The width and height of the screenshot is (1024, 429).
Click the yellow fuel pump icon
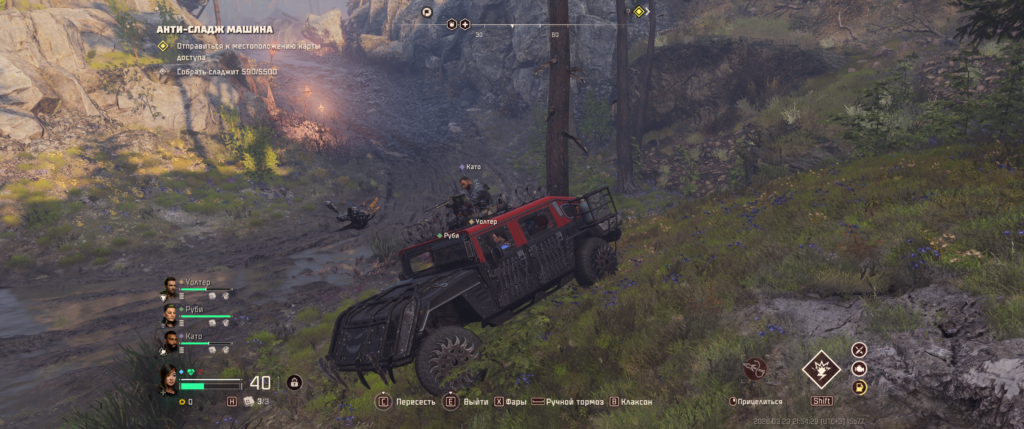click(859, 387)
